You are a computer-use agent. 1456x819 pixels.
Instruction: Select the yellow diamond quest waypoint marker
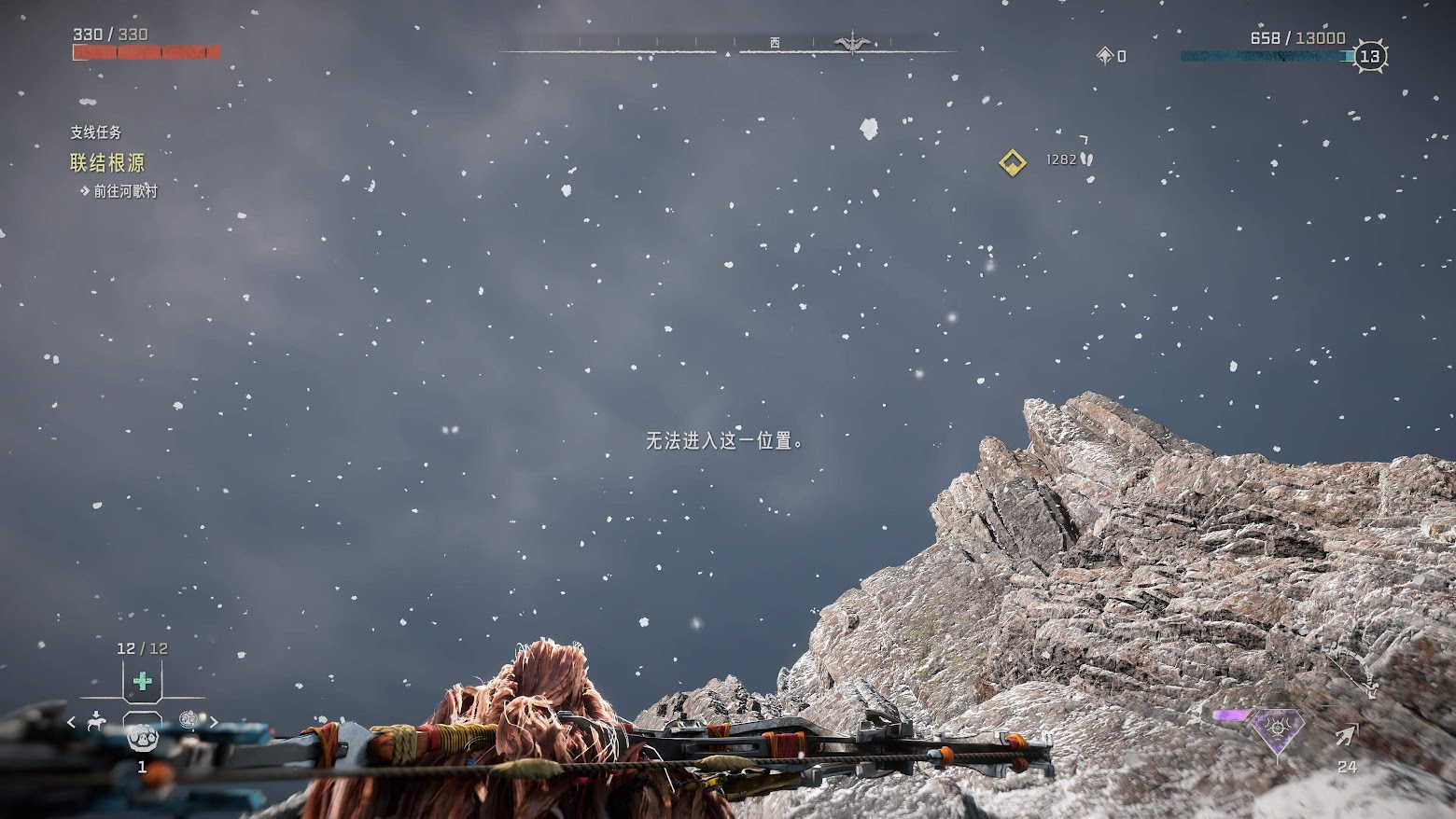pyautogui.click(x=1012, y=162)
